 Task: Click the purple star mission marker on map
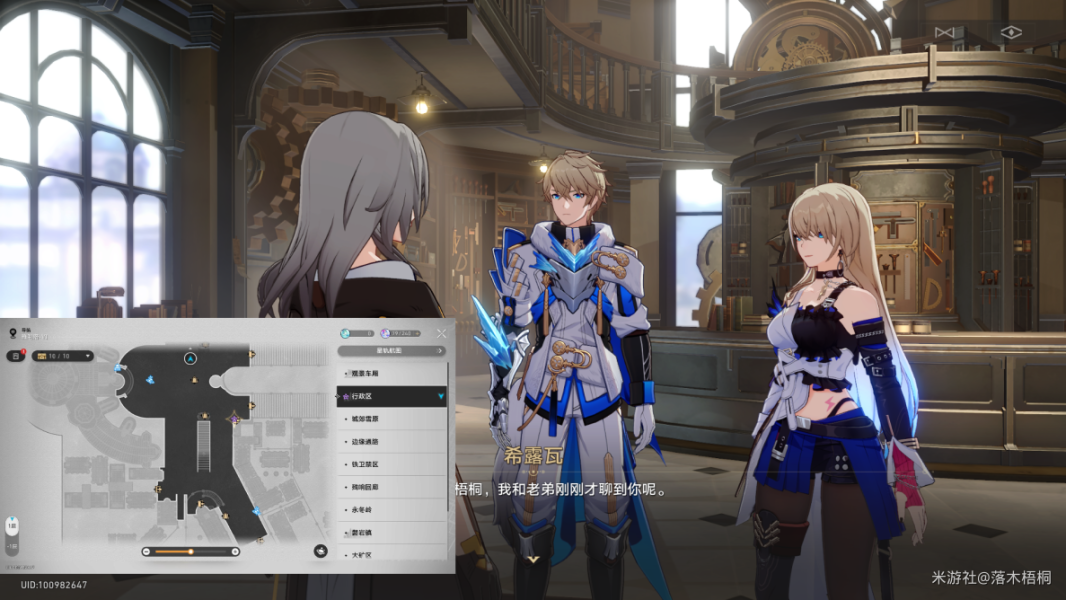[x=234, y=418]
